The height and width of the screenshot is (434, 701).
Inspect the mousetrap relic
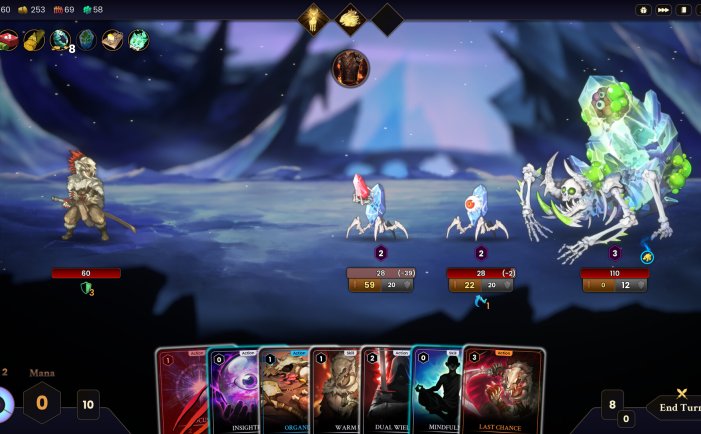click(x=112, y=40)
